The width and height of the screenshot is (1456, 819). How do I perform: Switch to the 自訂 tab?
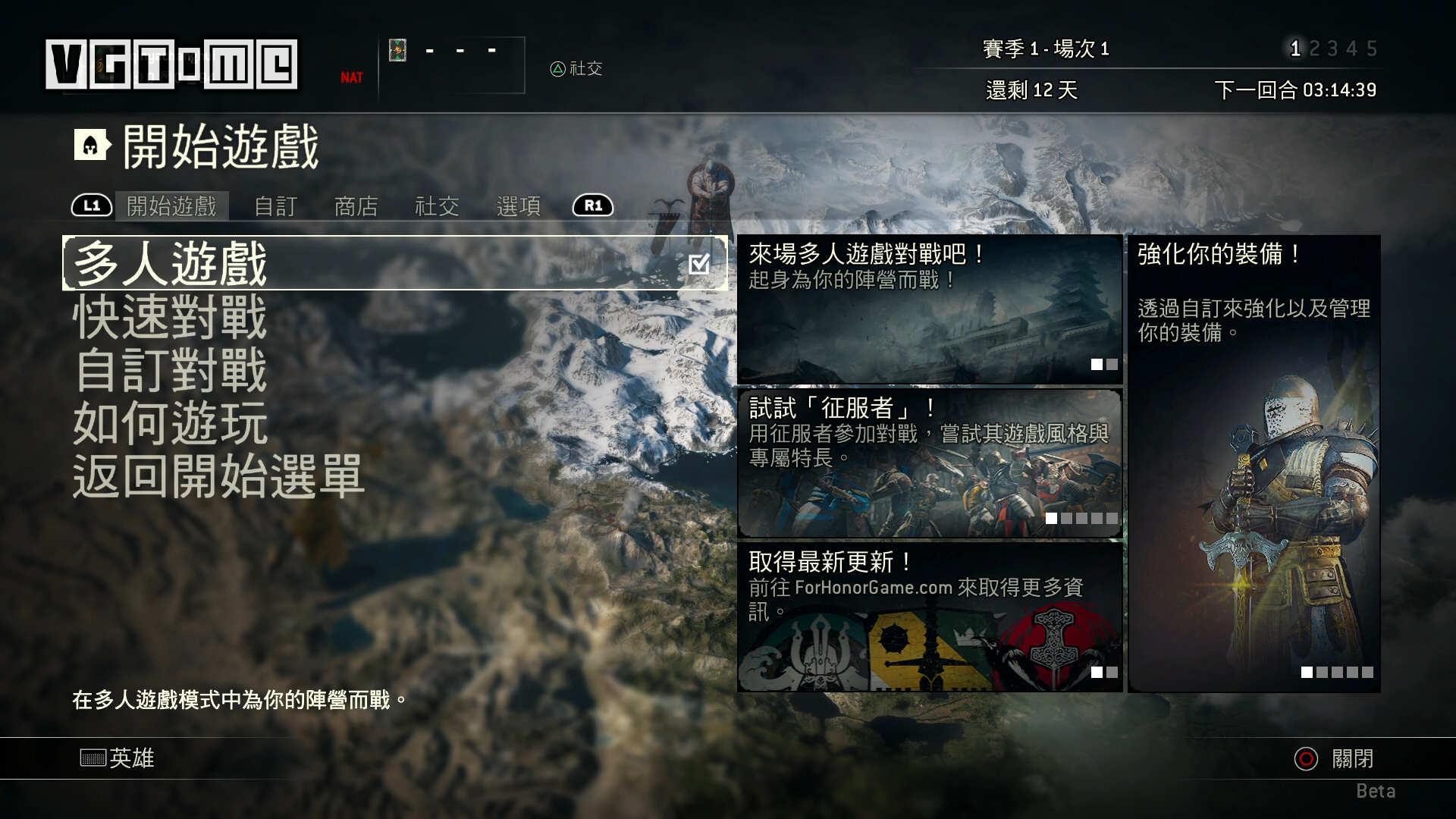(275, 206)
